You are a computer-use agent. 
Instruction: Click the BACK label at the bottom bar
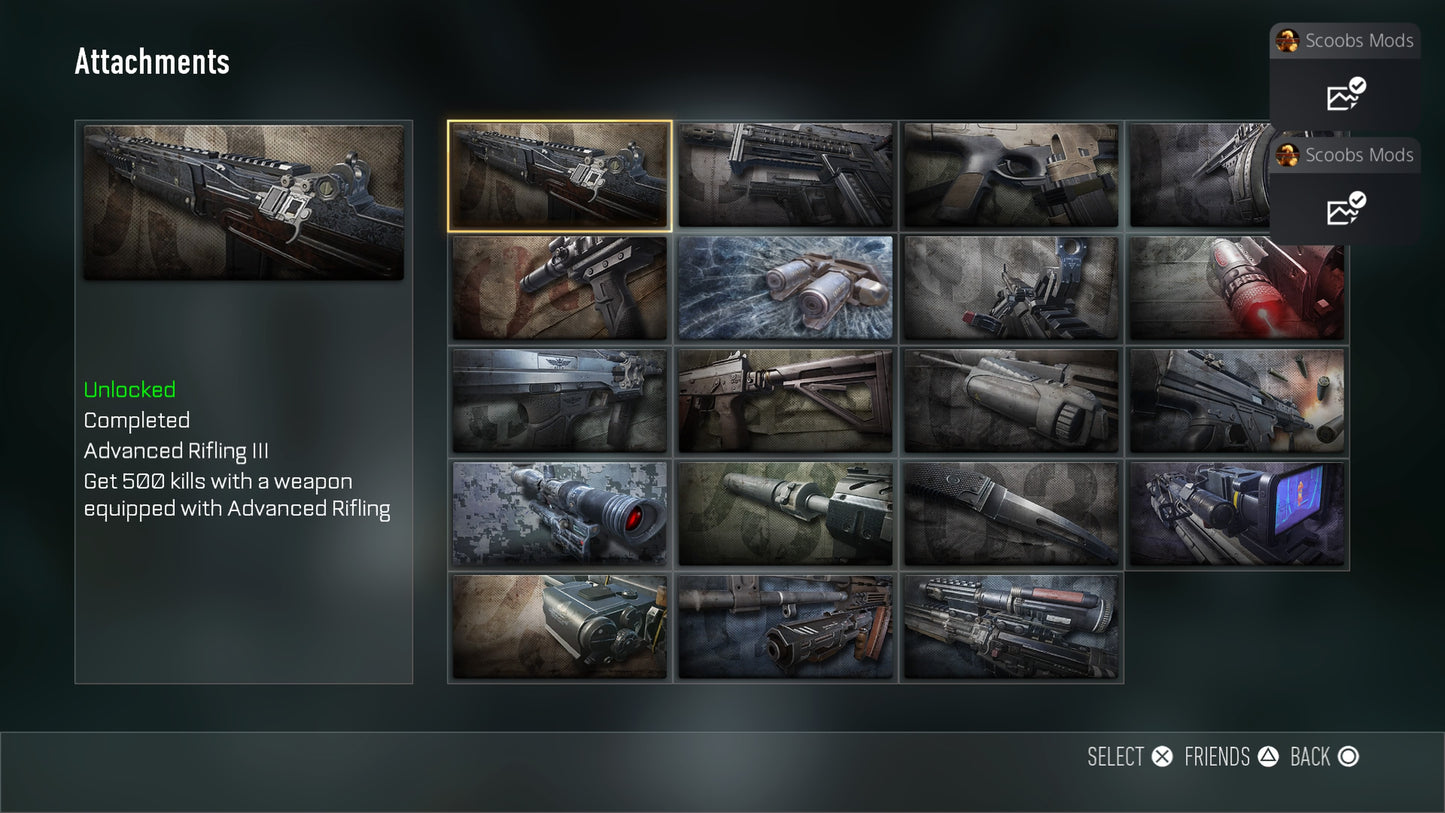coord(1311,757)
